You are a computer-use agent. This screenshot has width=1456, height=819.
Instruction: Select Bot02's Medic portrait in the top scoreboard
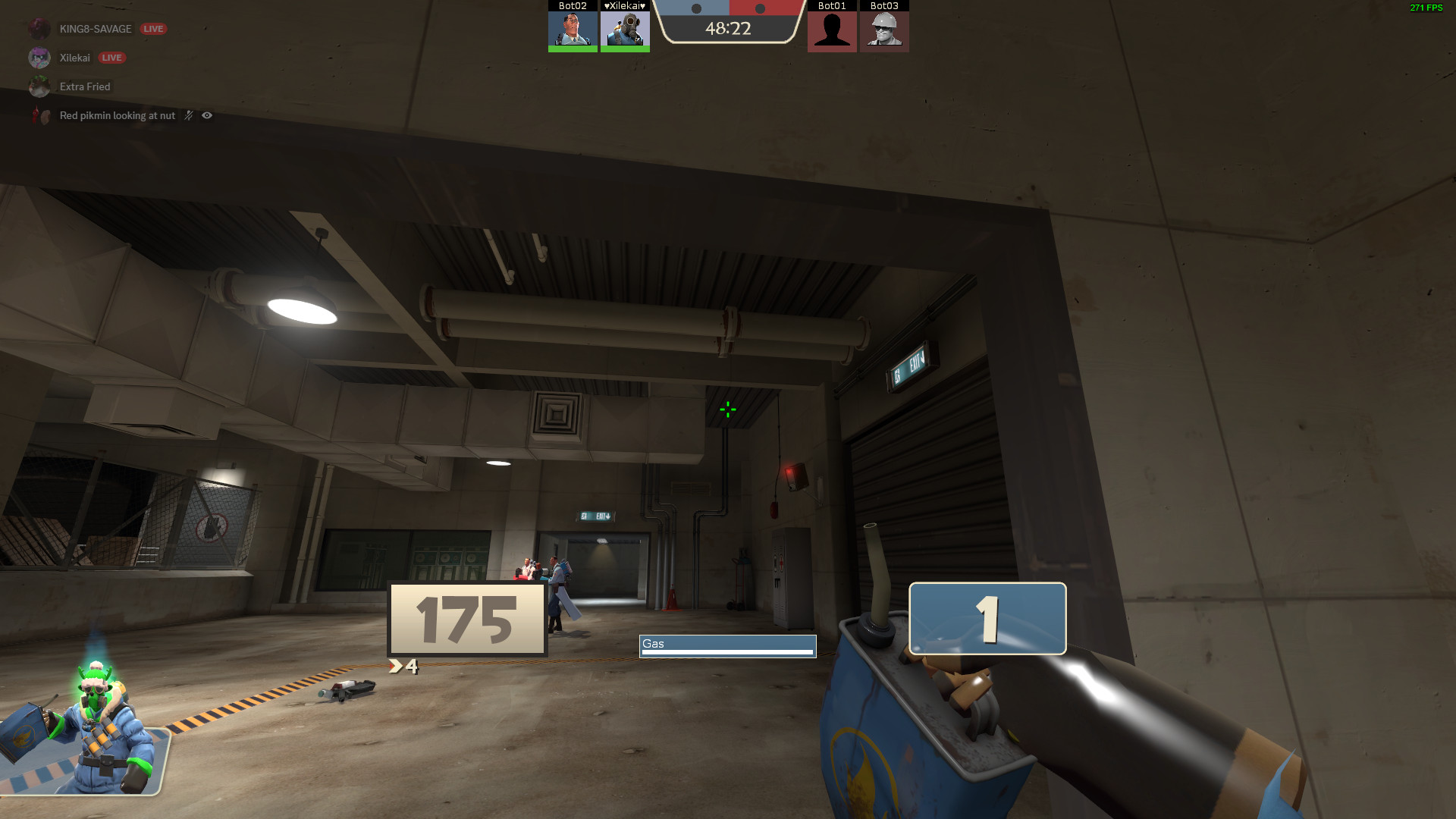coord(573,30)
